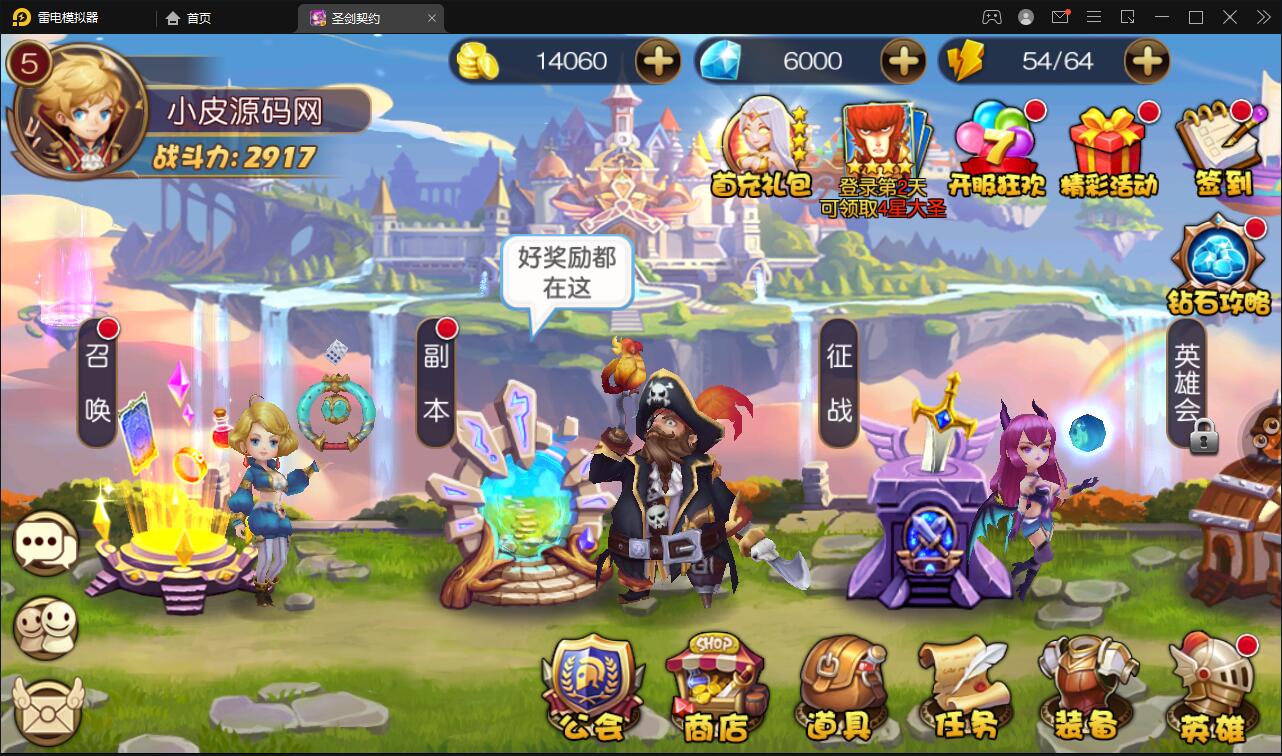The width and height of the screenshot is (1282, 756).
Task: Click the plus to buy gold coins
Action: pyautogui.click(x=657, y=61)
